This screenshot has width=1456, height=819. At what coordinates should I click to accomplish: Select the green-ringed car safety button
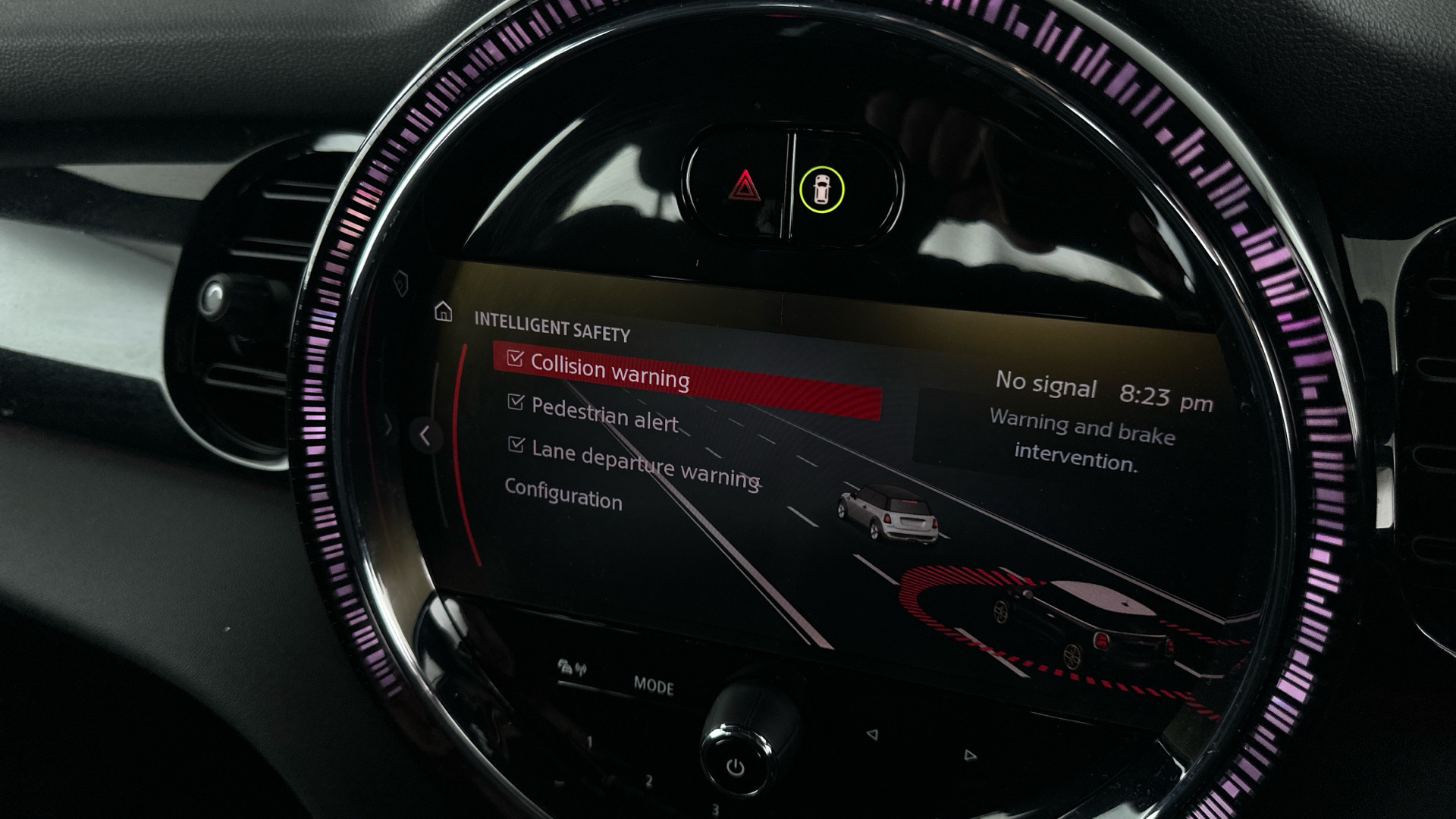tap(821, 190)
